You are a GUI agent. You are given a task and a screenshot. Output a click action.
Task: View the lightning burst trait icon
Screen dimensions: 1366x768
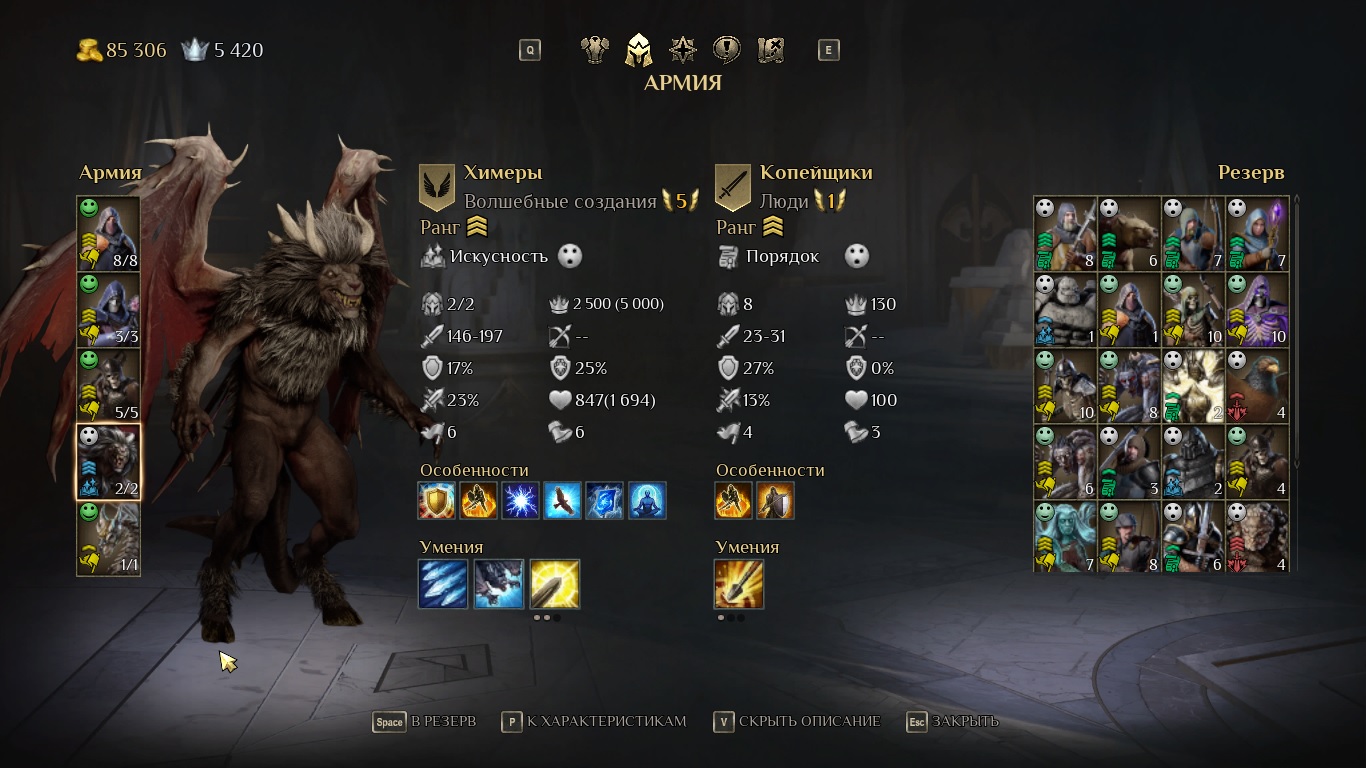(520, 501)
